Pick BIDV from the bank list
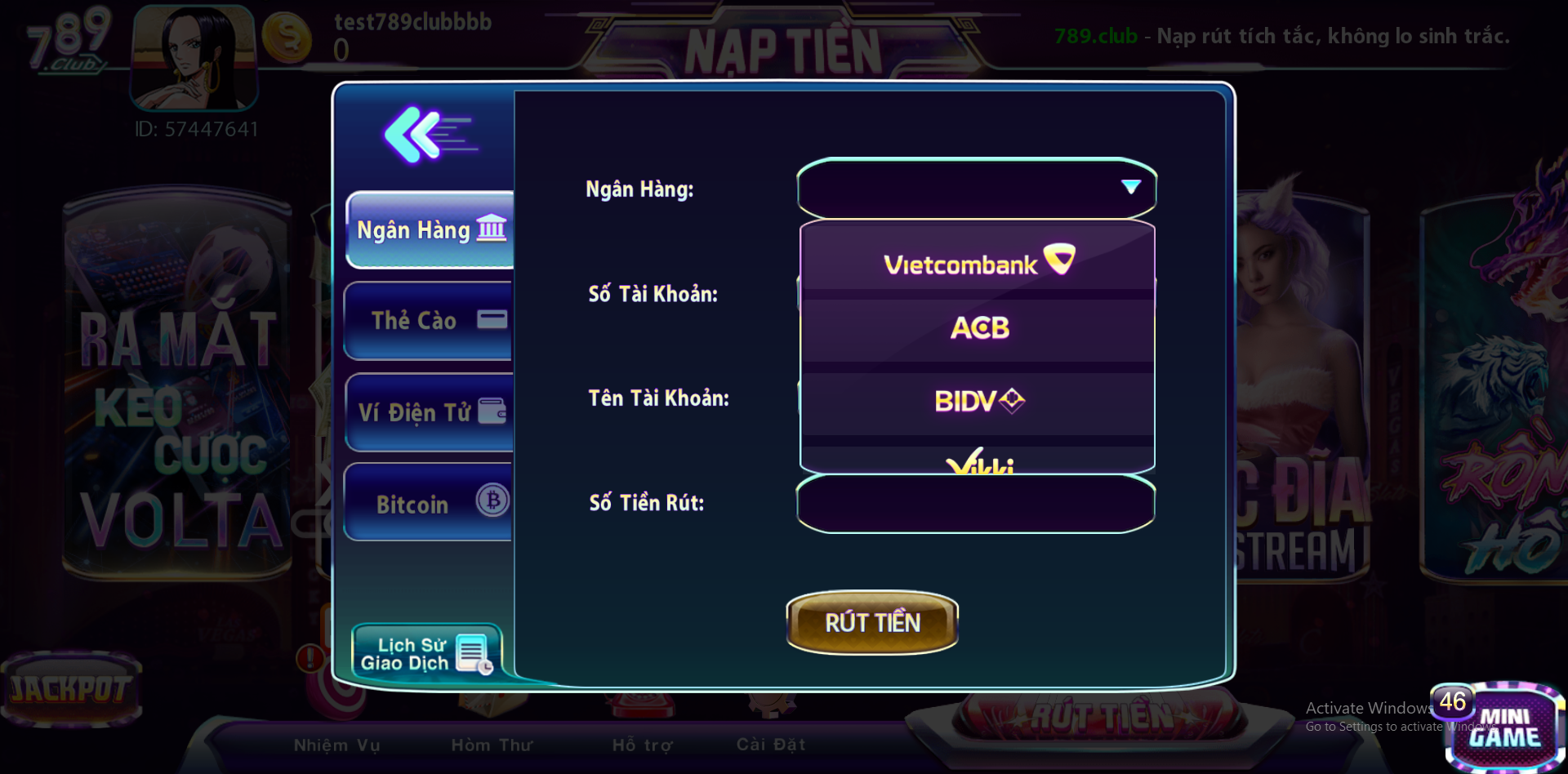1568x774 pixels. pos(978,401)
